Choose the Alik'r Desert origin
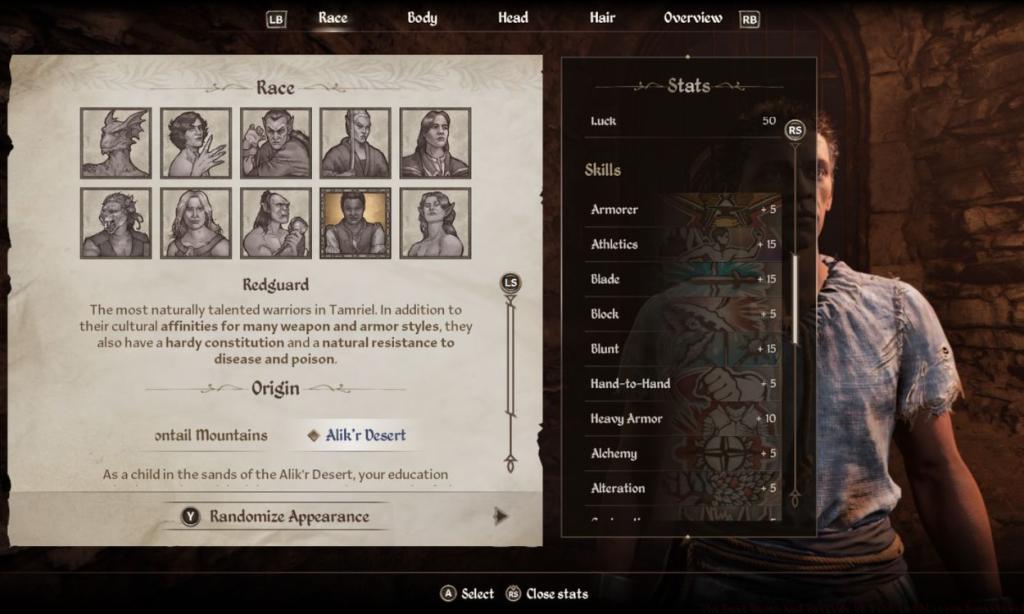Viewport: 1024px width, 614px height. pos(358,435)
